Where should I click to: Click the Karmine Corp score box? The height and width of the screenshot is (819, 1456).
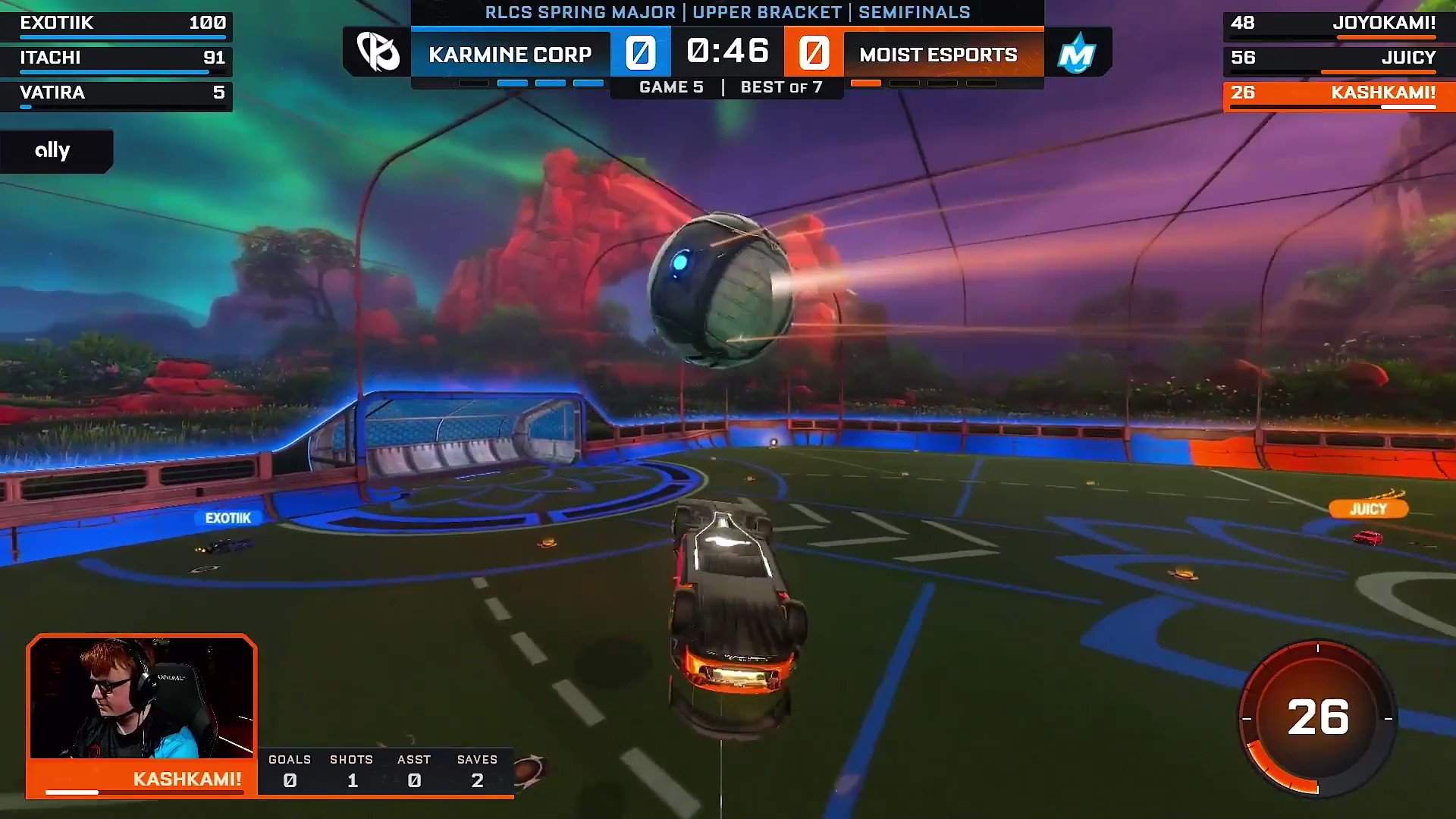[641, 52]
